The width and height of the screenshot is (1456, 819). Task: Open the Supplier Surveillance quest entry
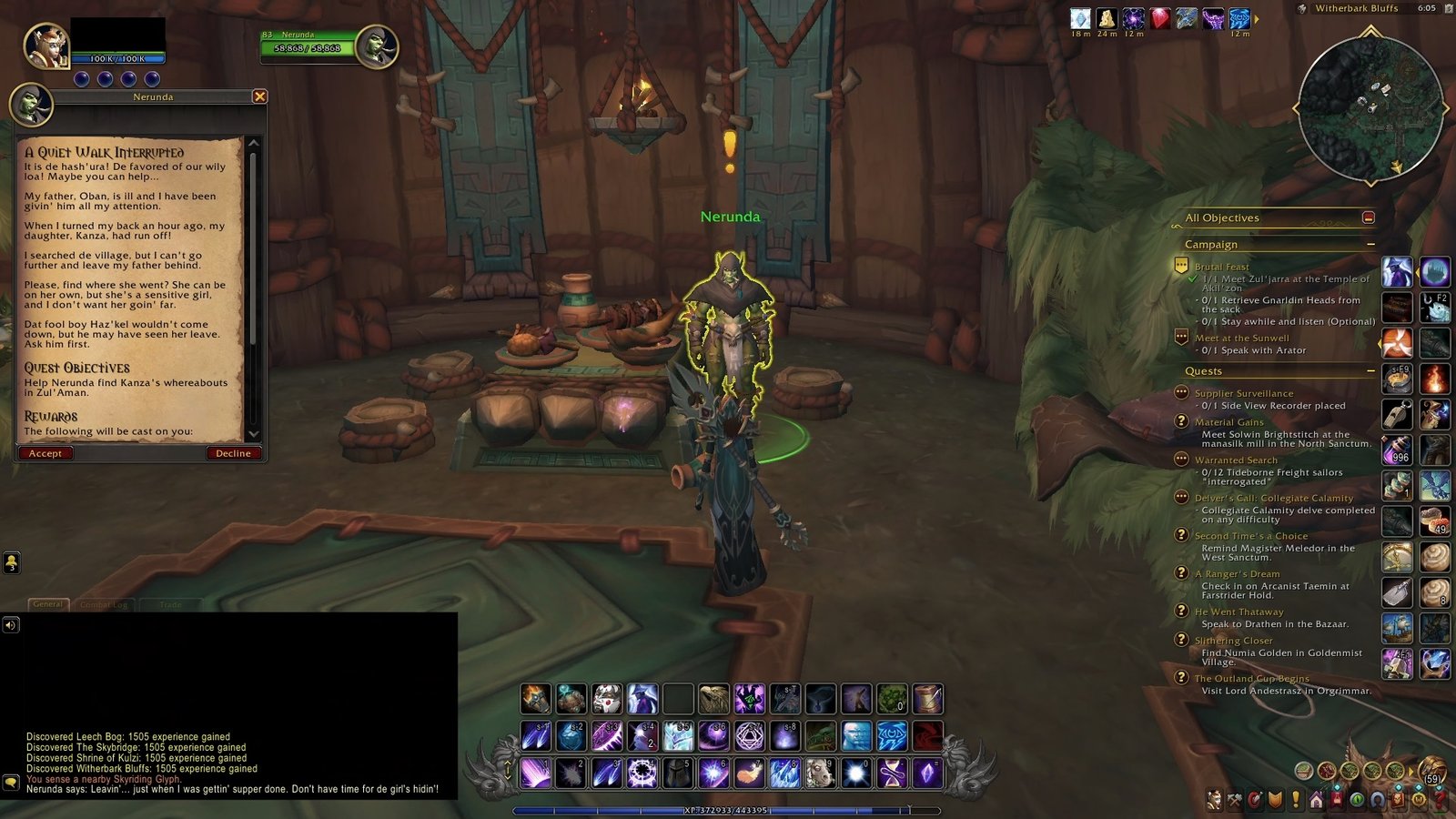1243,393
